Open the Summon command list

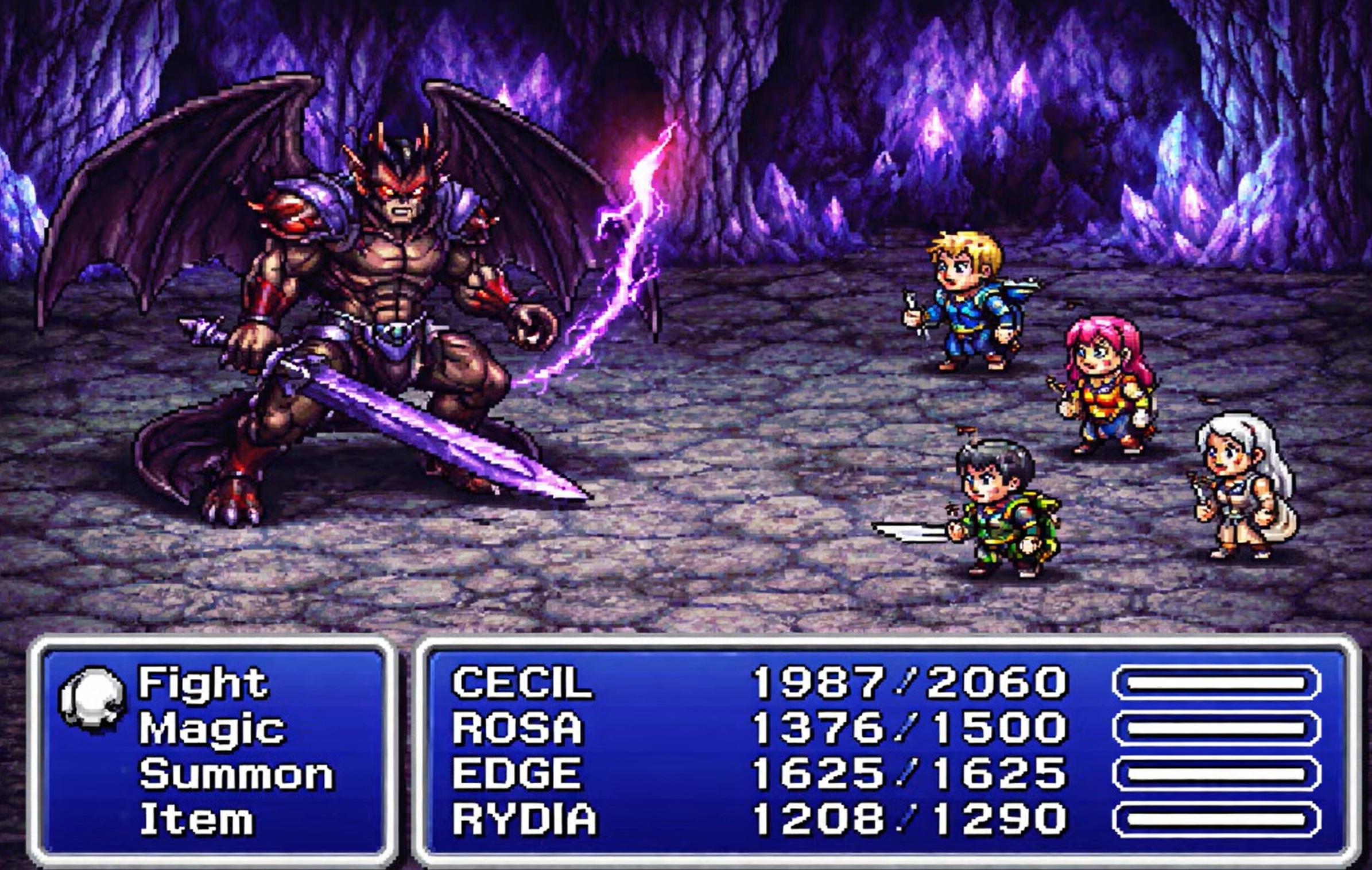[236, 774]
